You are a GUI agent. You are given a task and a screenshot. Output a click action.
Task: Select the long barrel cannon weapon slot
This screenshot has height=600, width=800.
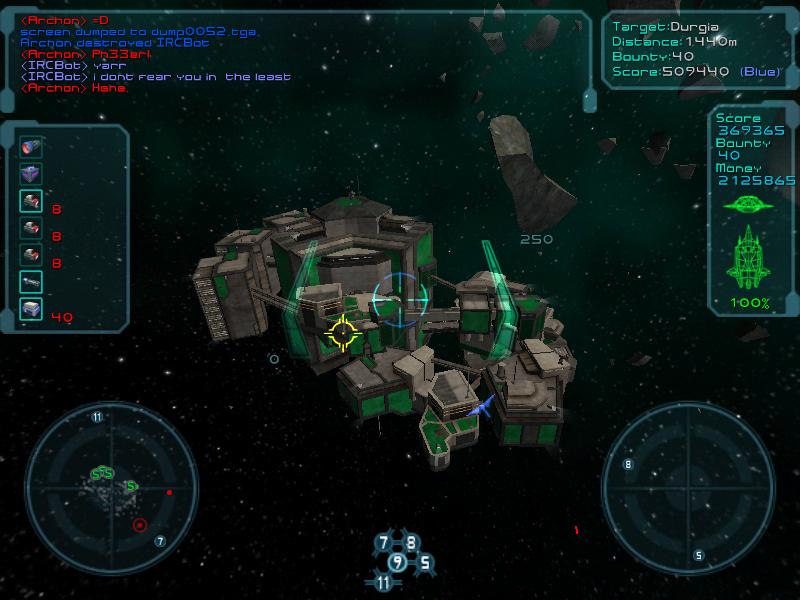(31, 283)
